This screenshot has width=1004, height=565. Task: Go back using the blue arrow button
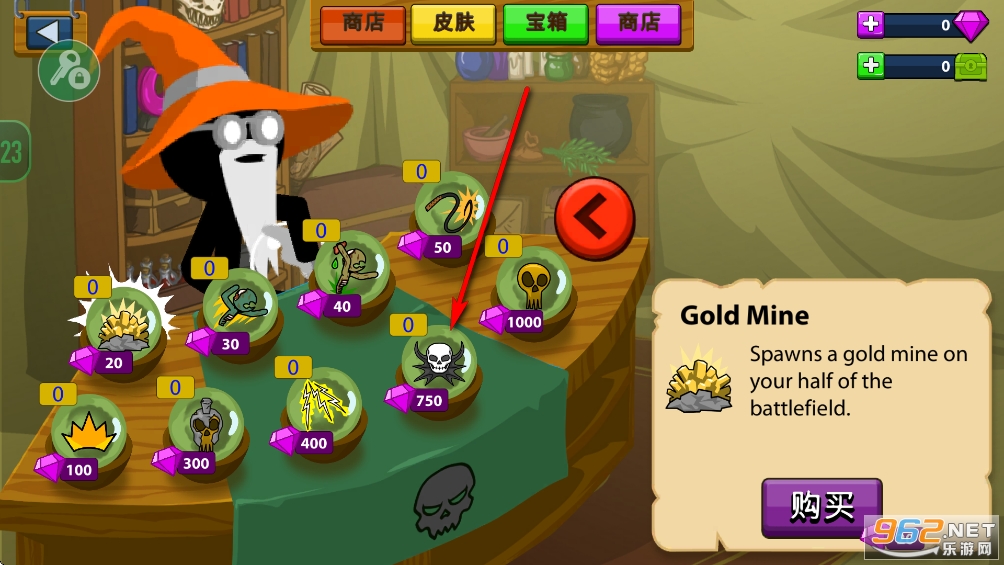click(45, 30)
